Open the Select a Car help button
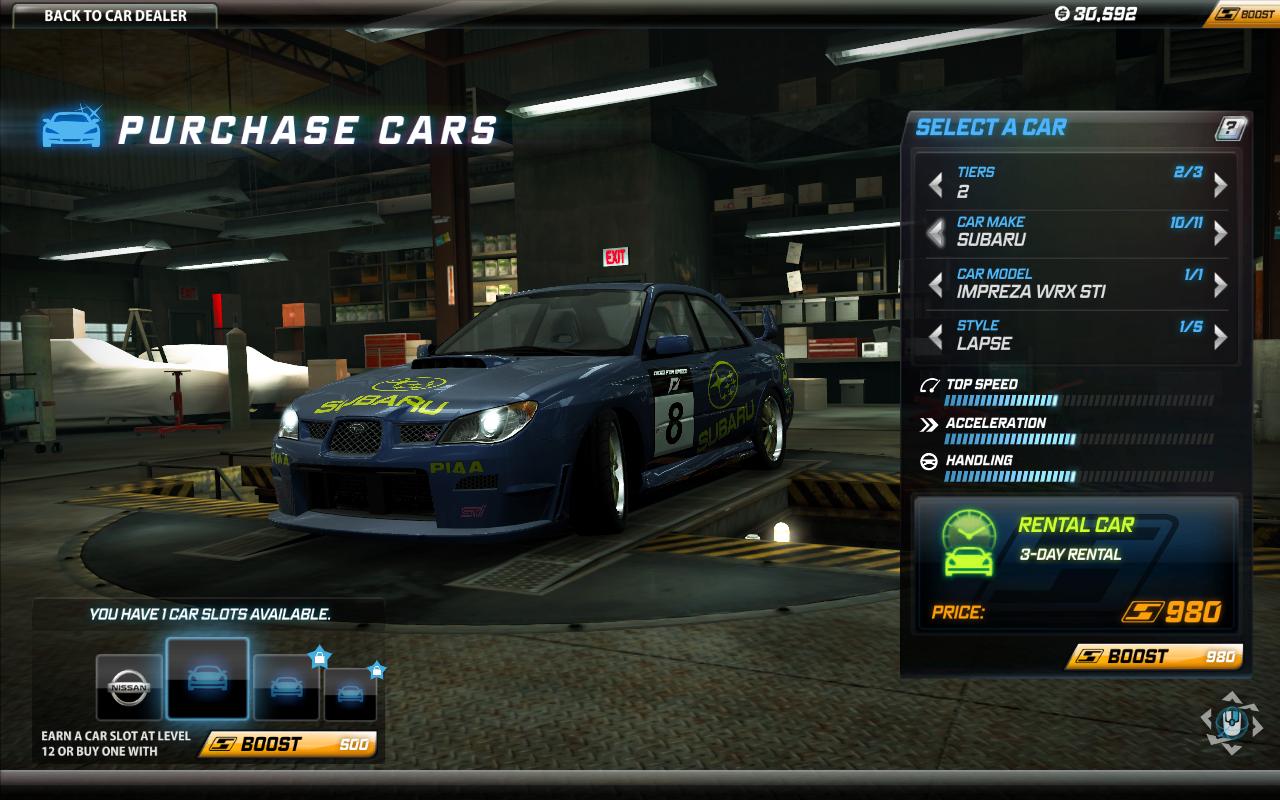1280x800 pixels. (x=1230, y=128)
